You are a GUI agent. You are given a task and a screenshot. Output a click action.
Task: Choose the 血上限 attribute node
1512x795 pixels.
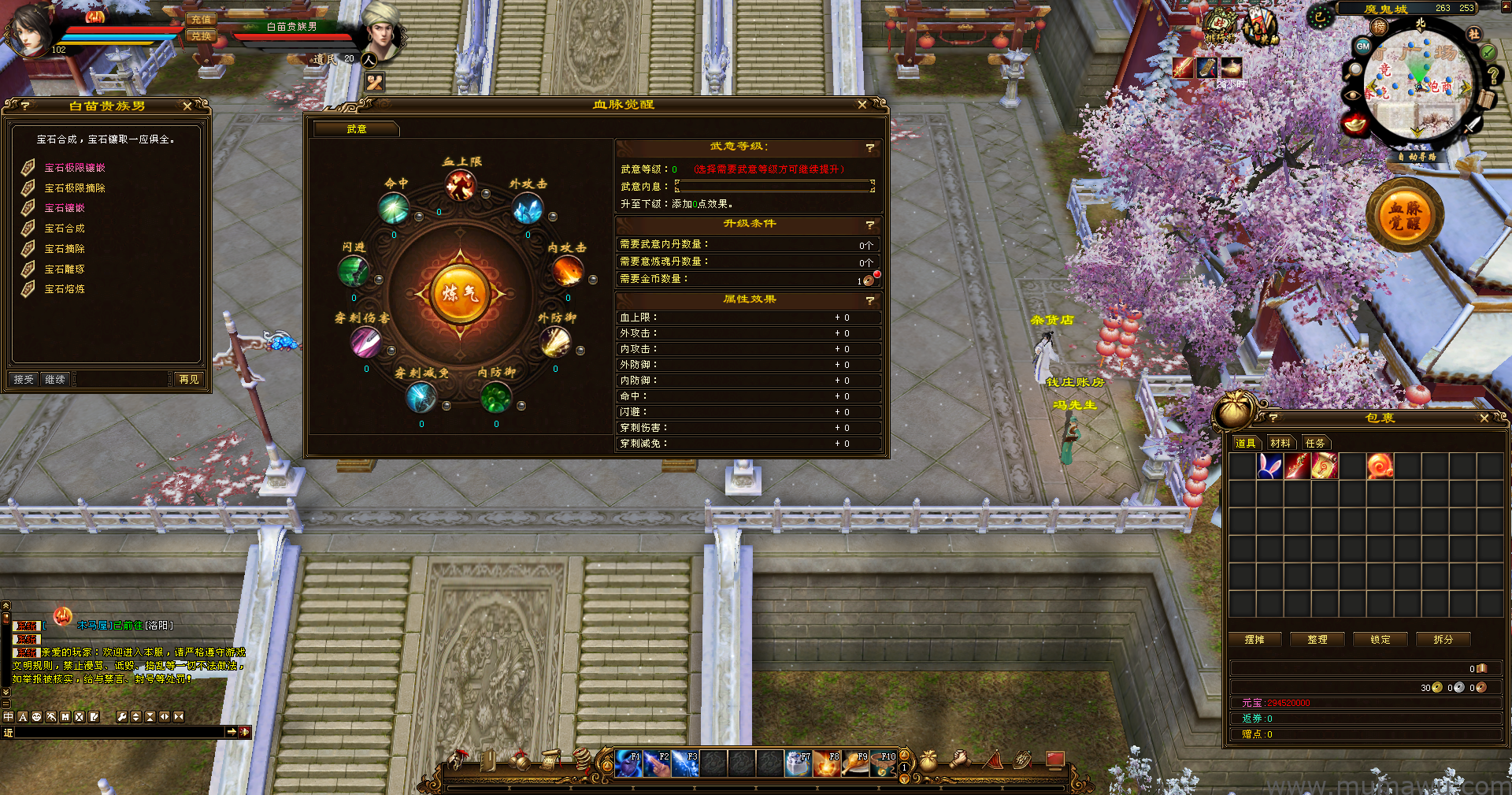coord(460,186)
